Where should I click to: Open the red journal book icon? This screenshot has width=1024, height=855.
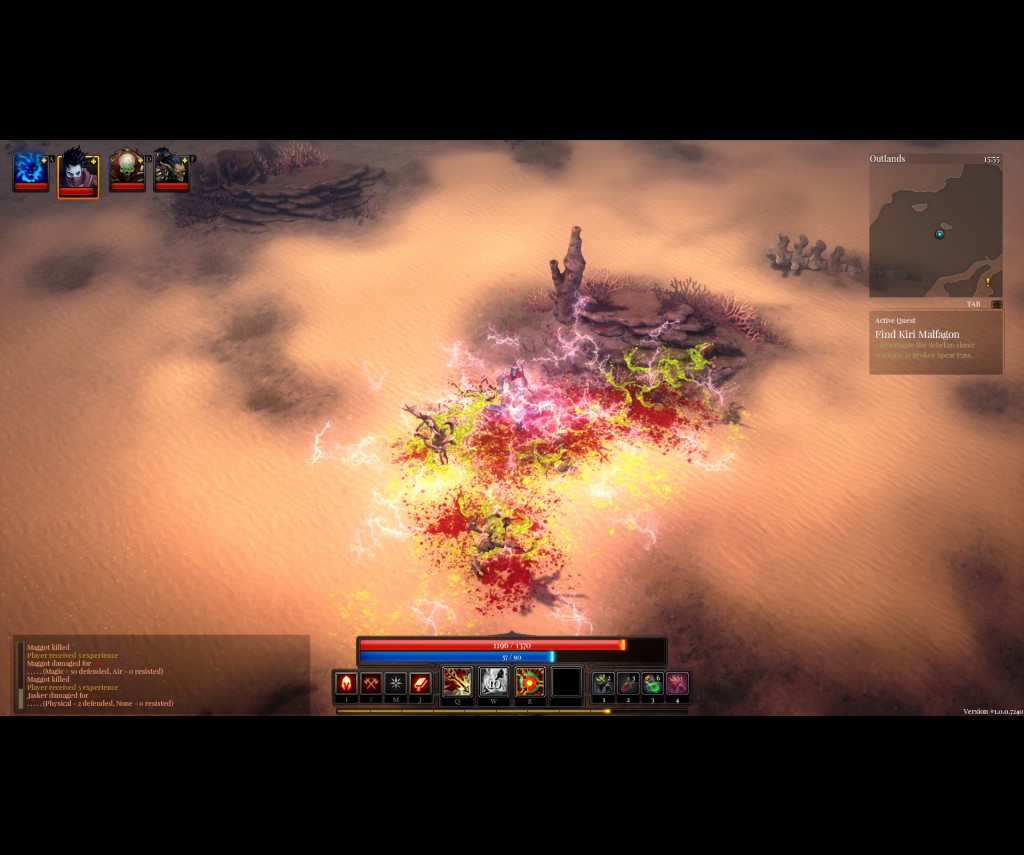(421, 684)
